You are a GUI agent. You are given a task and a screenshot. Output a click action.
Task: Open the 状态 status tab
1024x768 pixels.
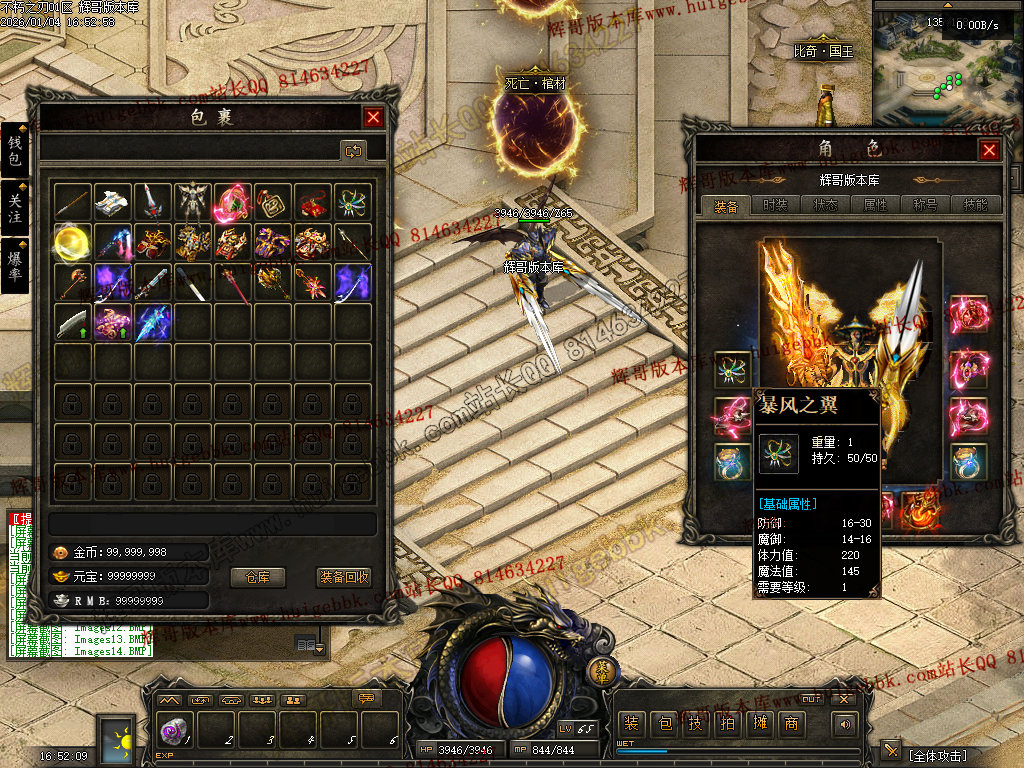point(826,205)
